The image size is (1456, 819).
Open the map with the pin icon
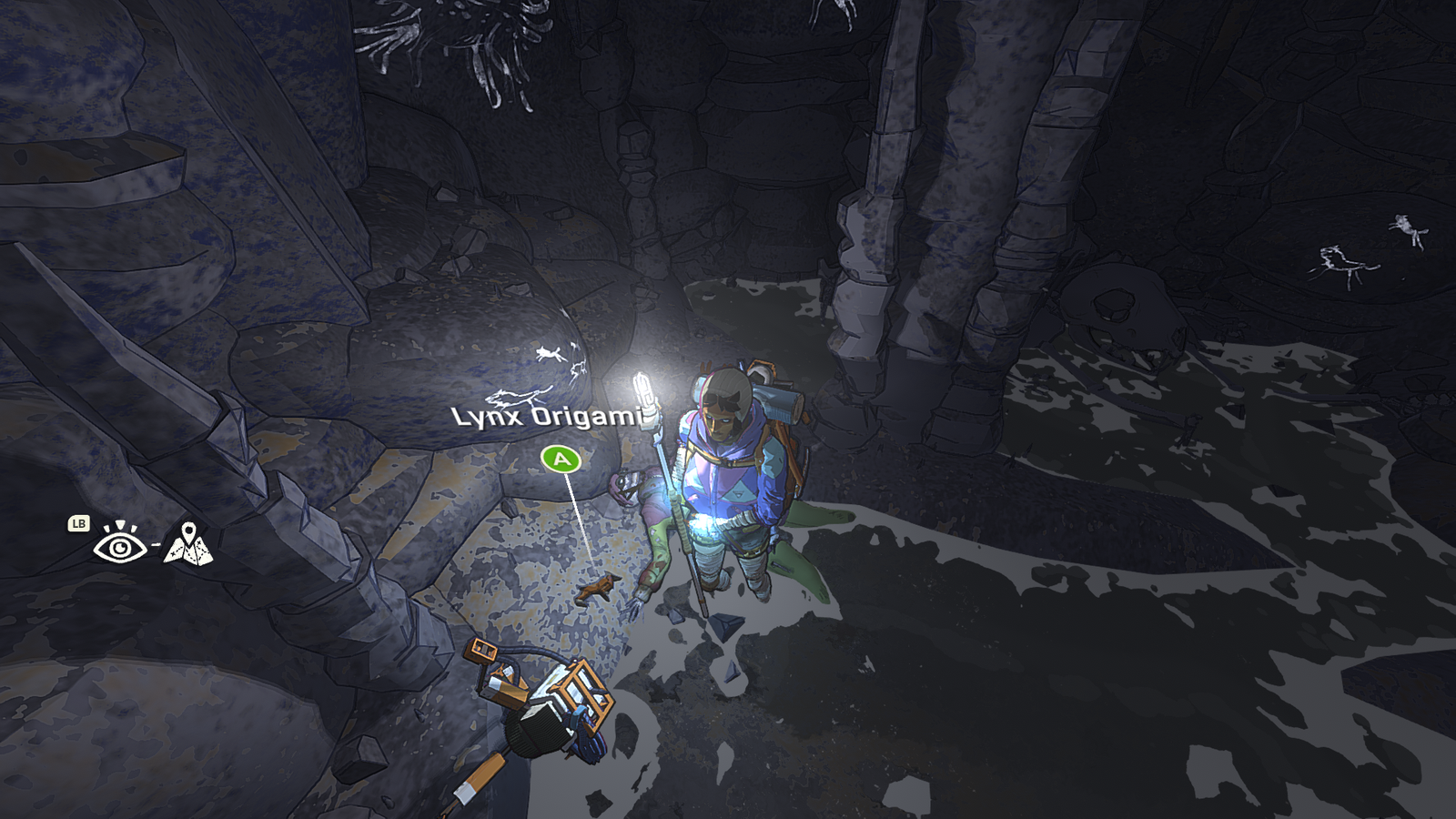(188, 544)
